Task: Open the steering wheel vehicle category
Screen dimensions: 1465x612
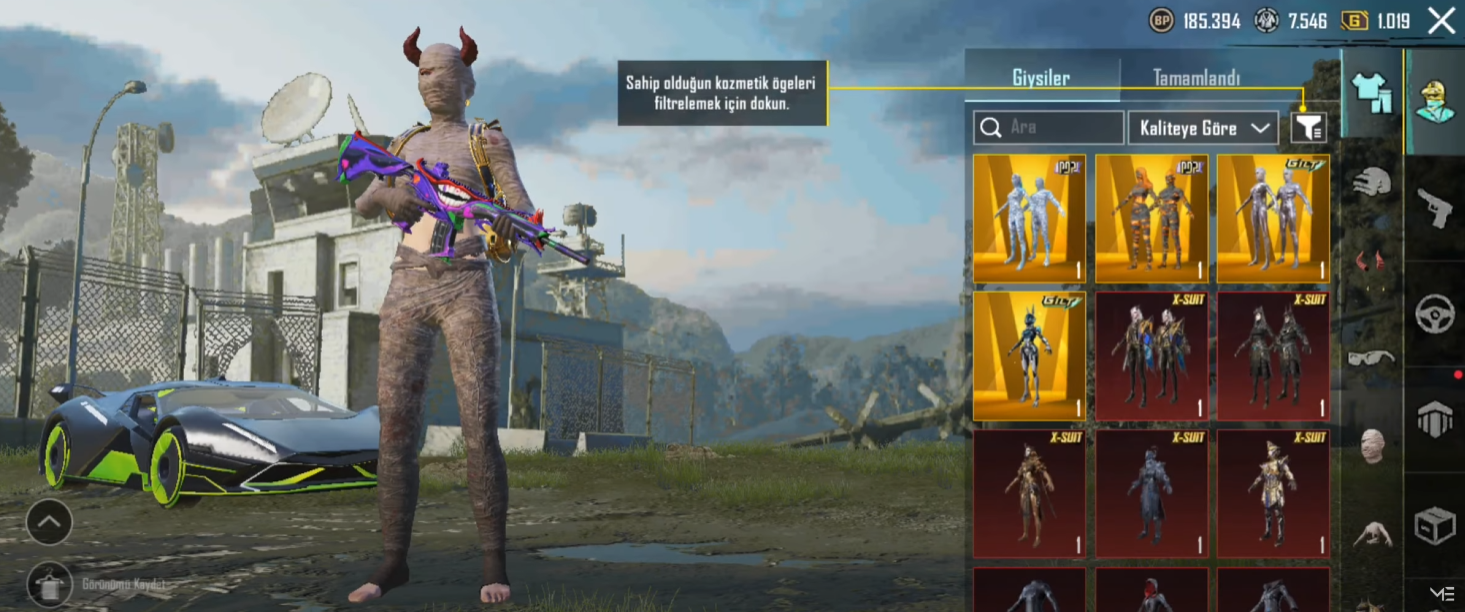Action: (x=1435, y=314)
